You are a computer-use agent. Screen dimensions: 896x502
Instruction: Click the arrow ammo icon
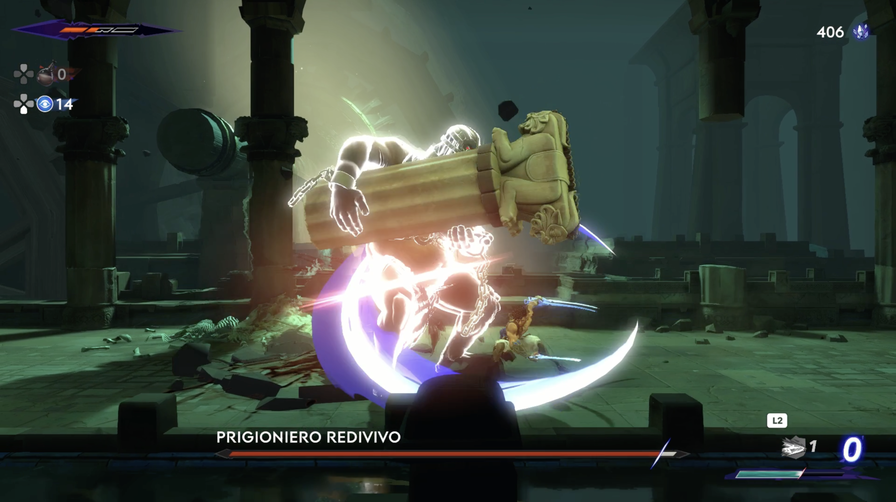tap(793, 448)
